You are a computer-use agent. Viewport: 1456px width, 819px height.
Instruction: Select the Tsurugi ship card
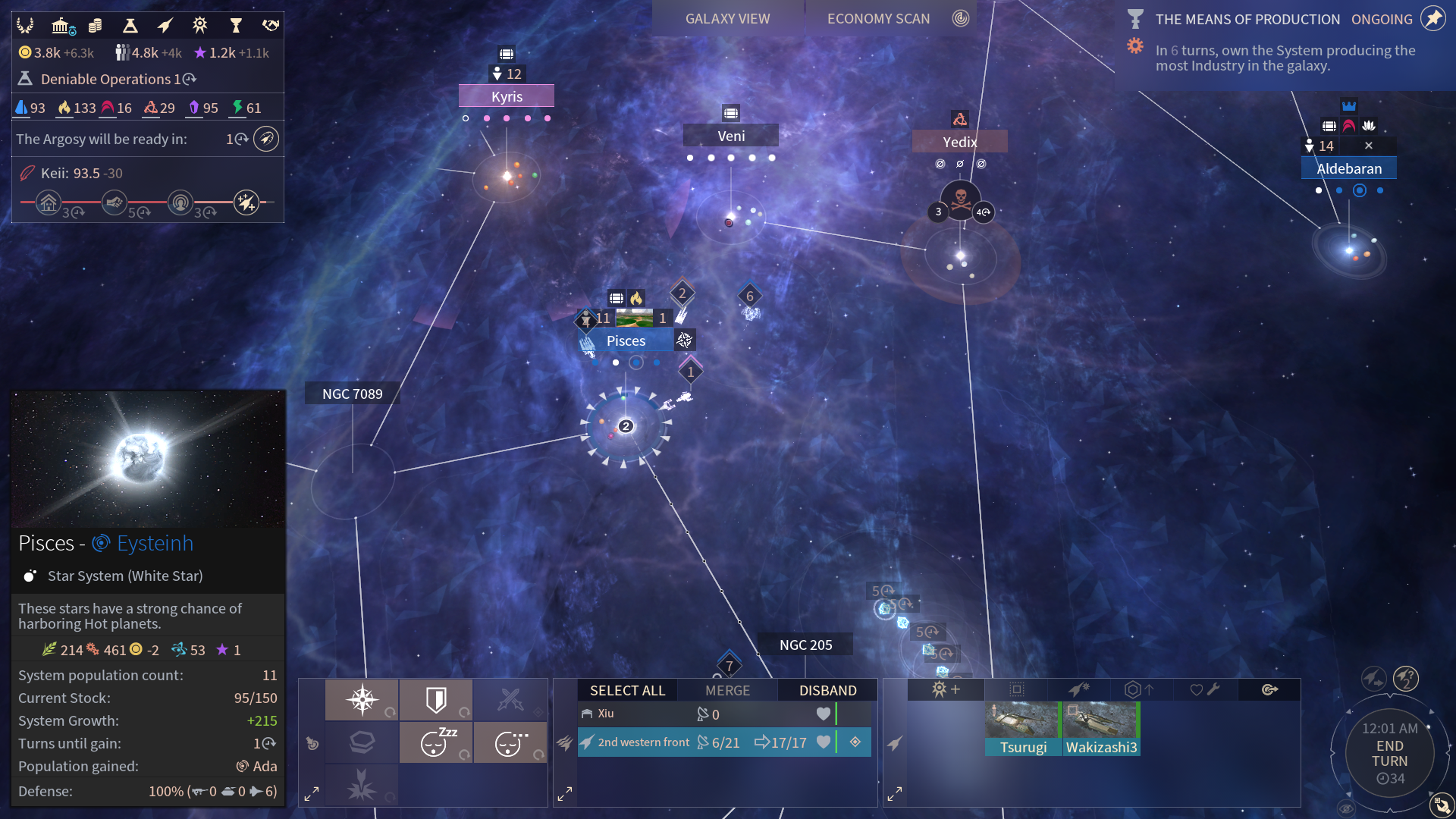(x=1023, y=728)
